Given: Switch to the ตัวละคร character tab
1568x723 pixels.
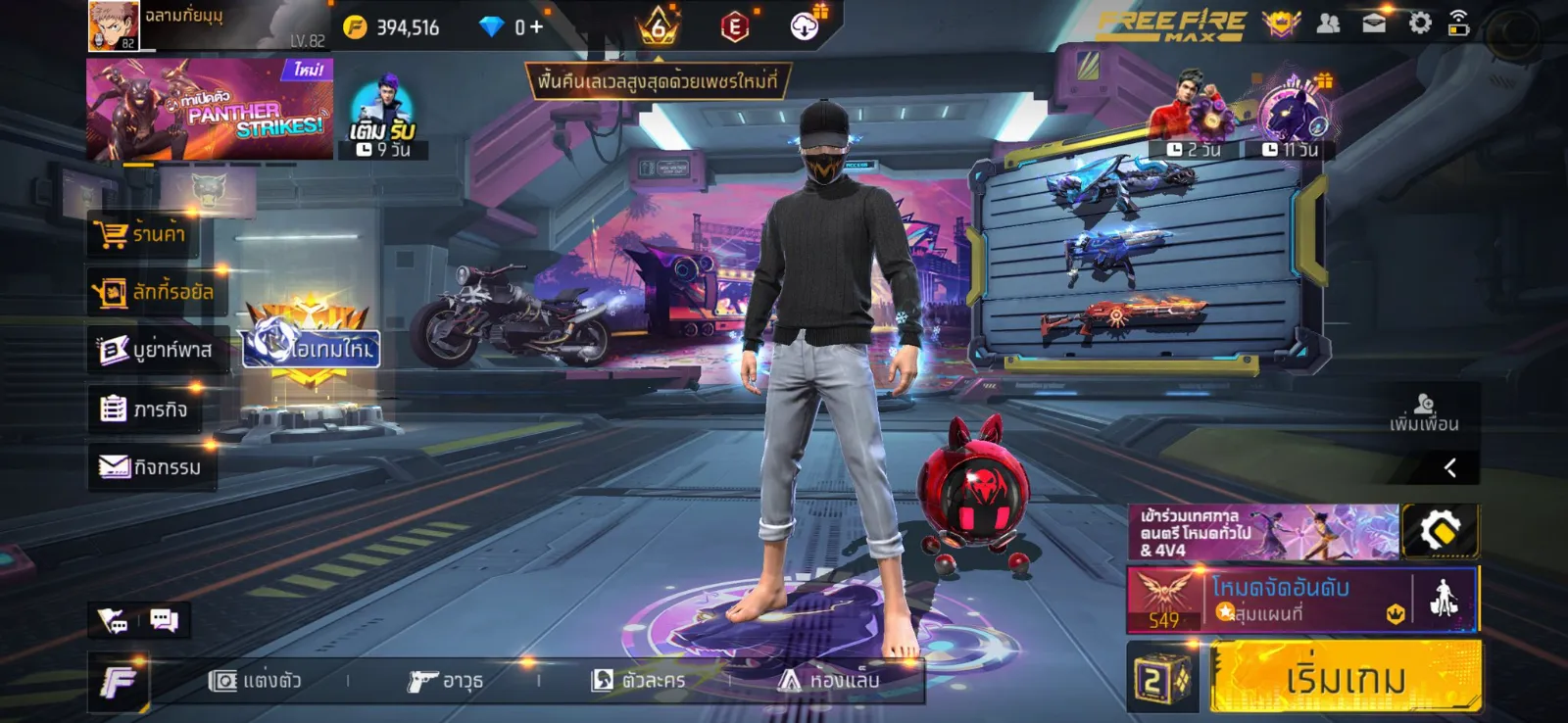Looking at the screenshot, I should point(639,680).
